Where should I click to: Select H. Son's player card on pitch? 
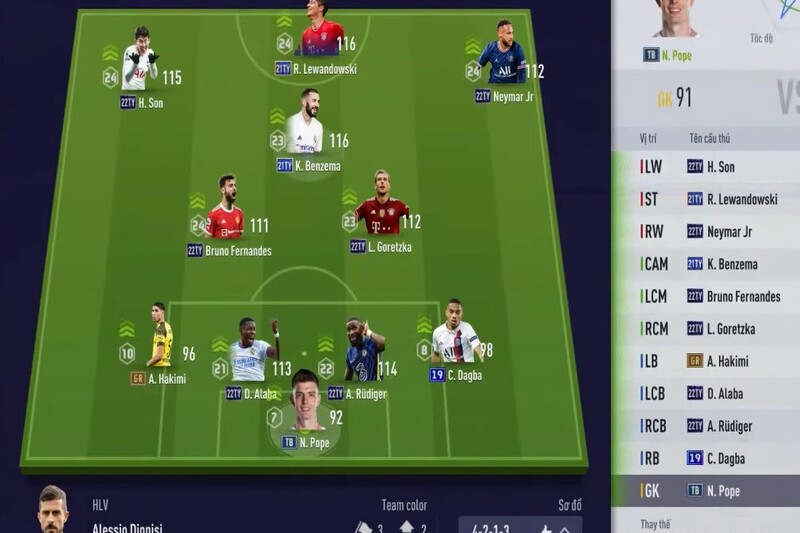tap(140, 67)
